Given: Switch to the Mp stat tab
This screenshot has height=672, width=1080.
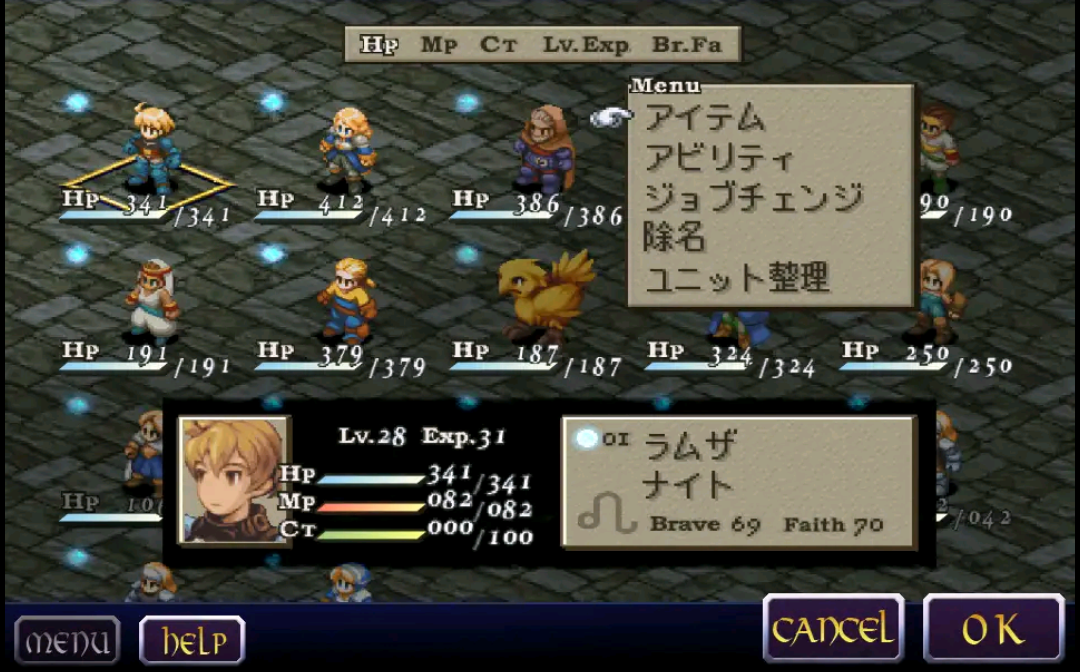Looking at the screenshot, I should pyautogui.click(x=438, y=45).
